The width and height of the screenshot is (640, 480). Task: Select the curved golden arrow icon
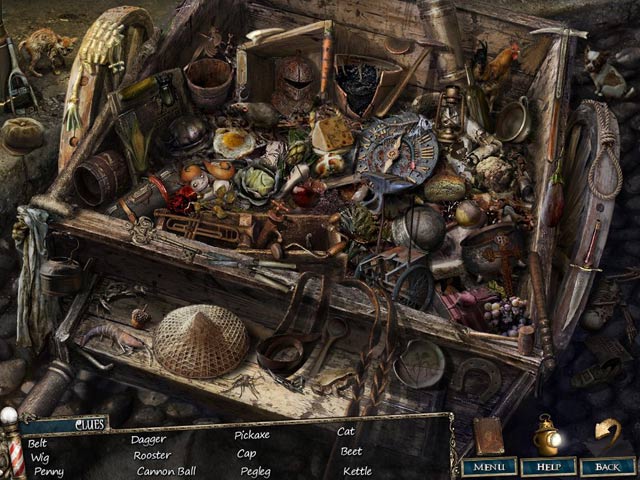point(607,432)
